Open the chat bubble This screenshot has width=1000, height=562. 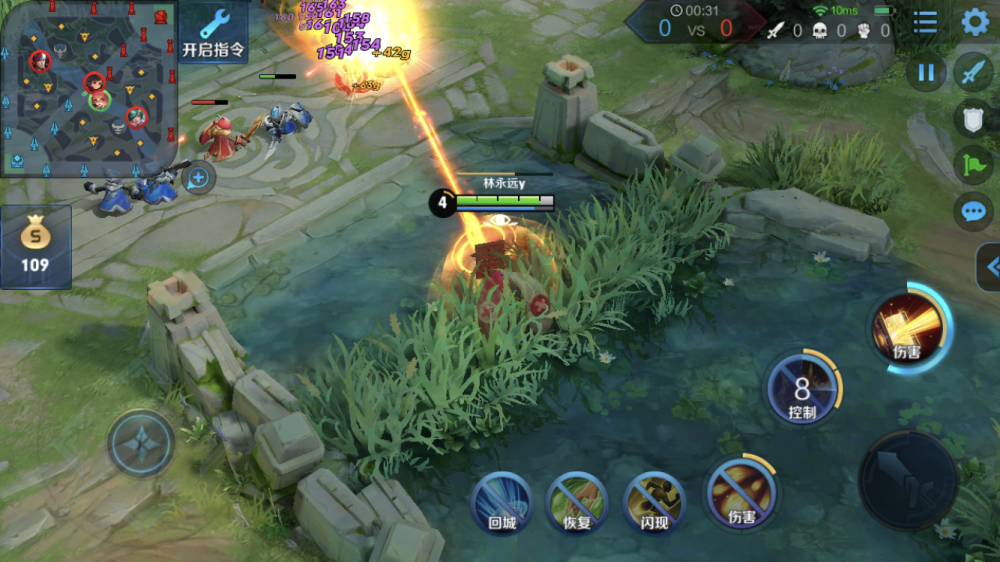[973, 211]
